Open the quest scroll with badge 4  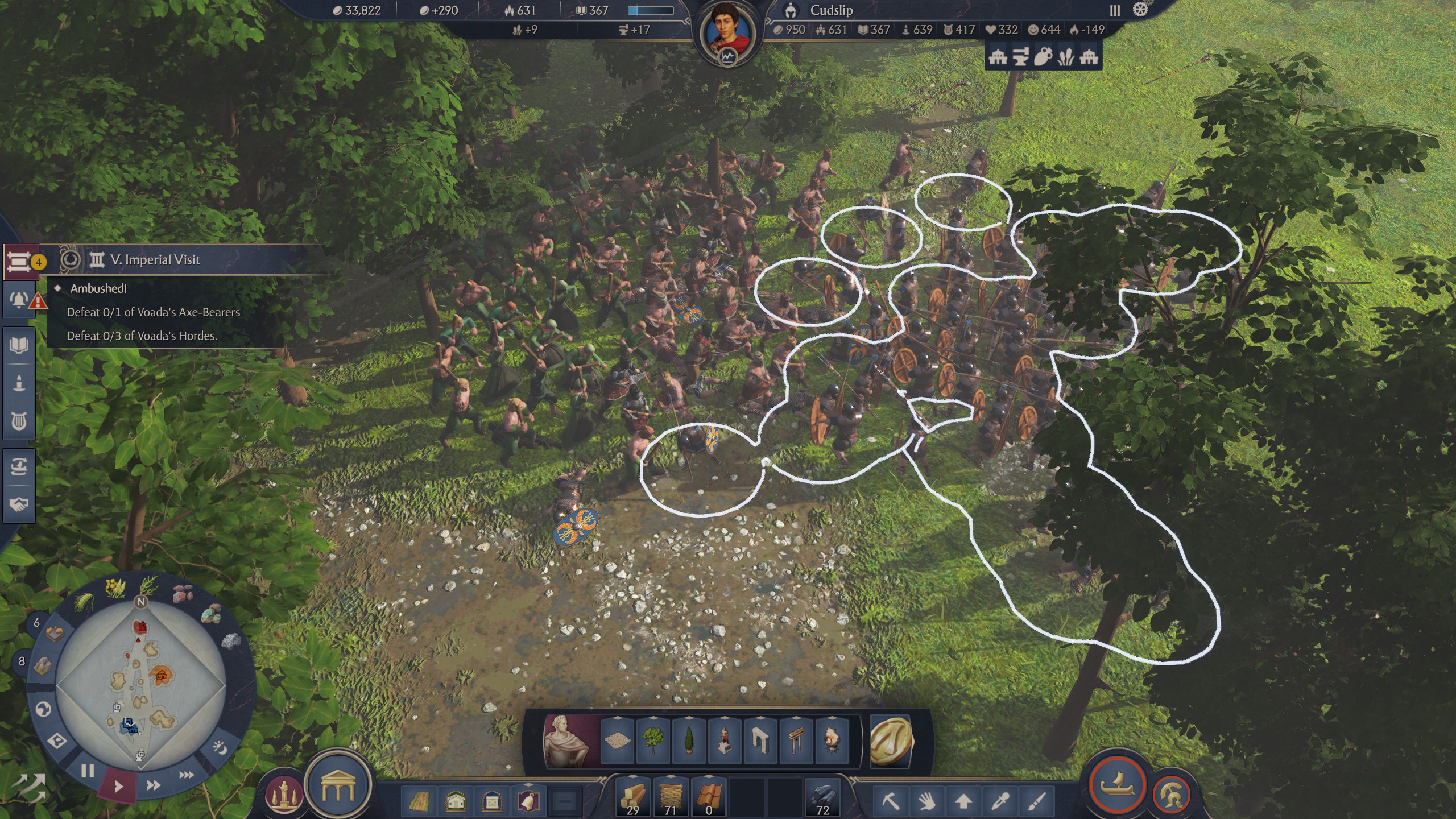[18, 262]
